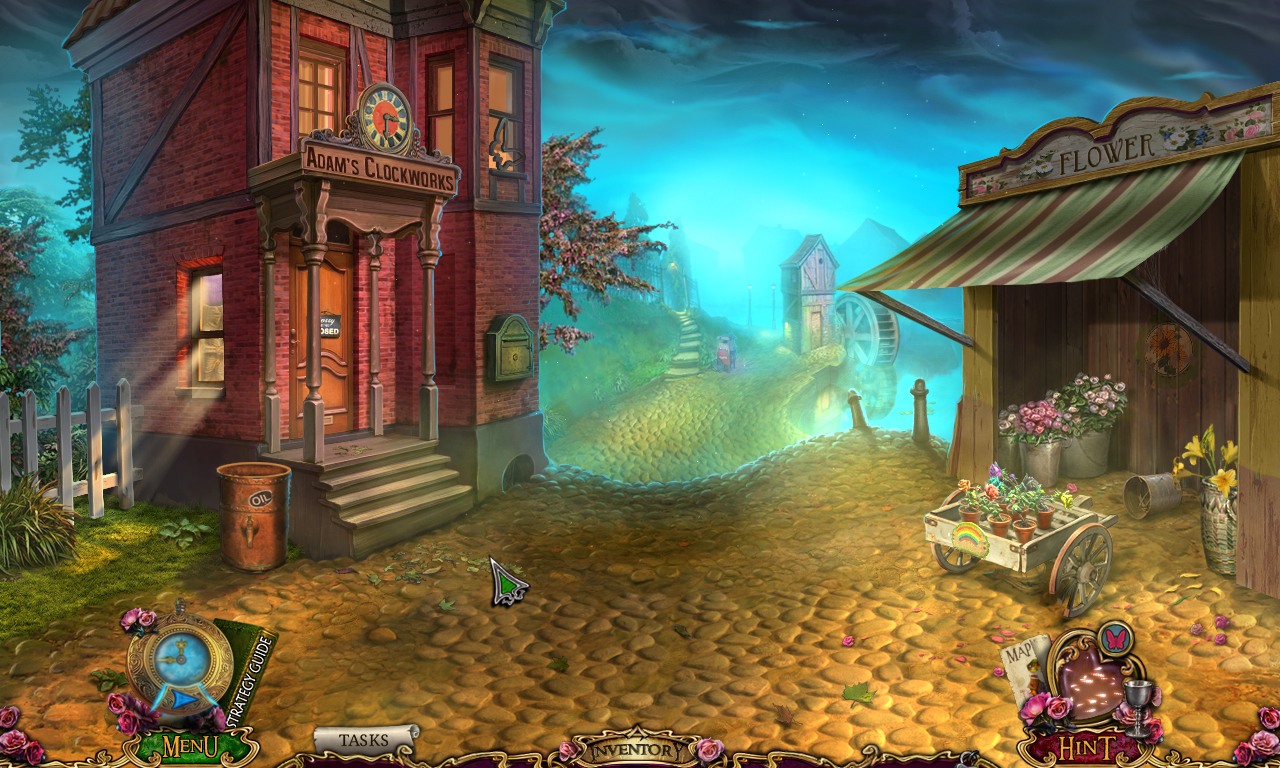Image resolution: width=1280 pixels, height=768 pixels.
Task: Click the golden pocket watch dial
Action: tap(179, 658)
